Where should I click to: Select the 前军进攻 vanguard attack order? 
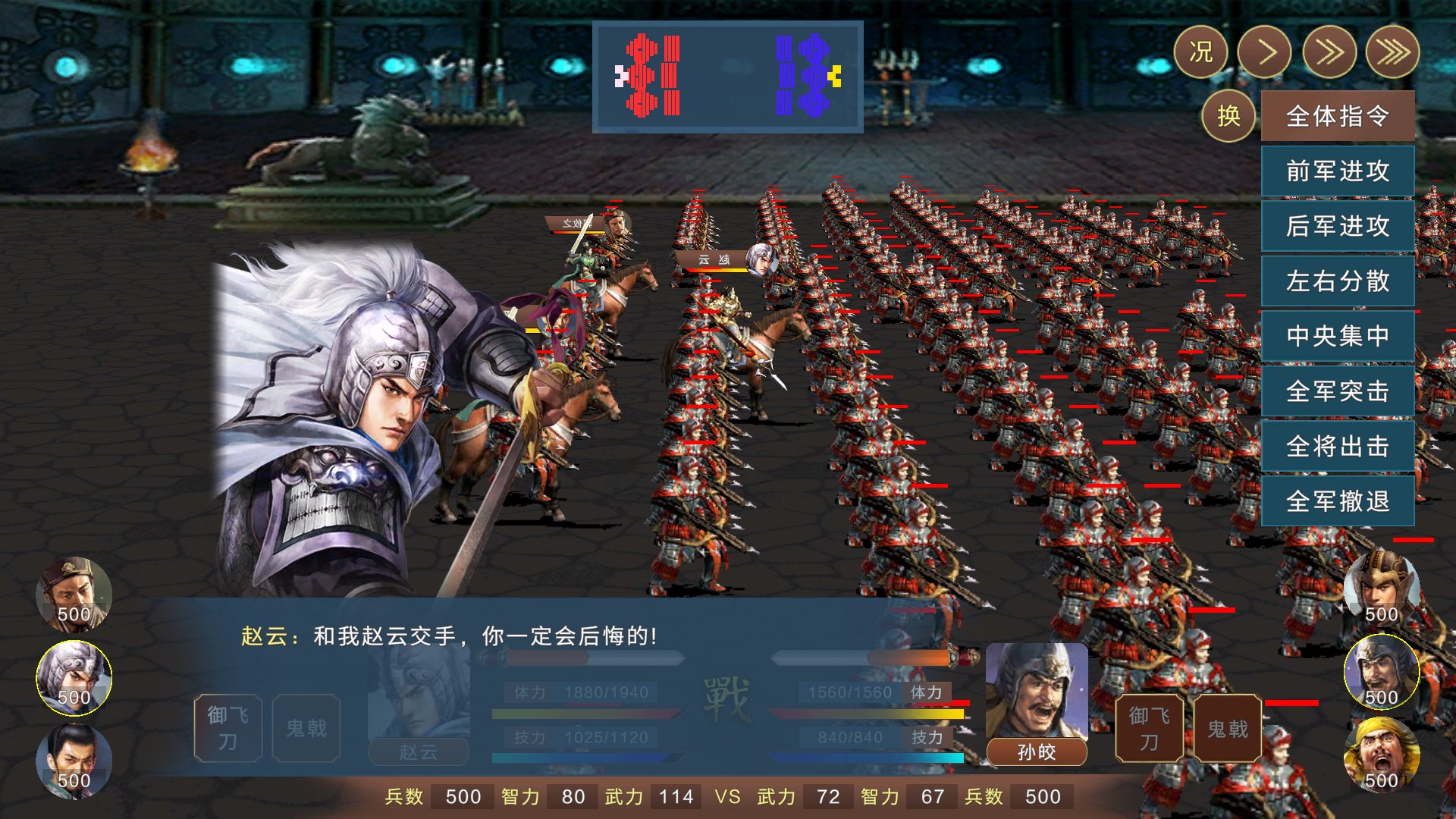pos(1337,172)
